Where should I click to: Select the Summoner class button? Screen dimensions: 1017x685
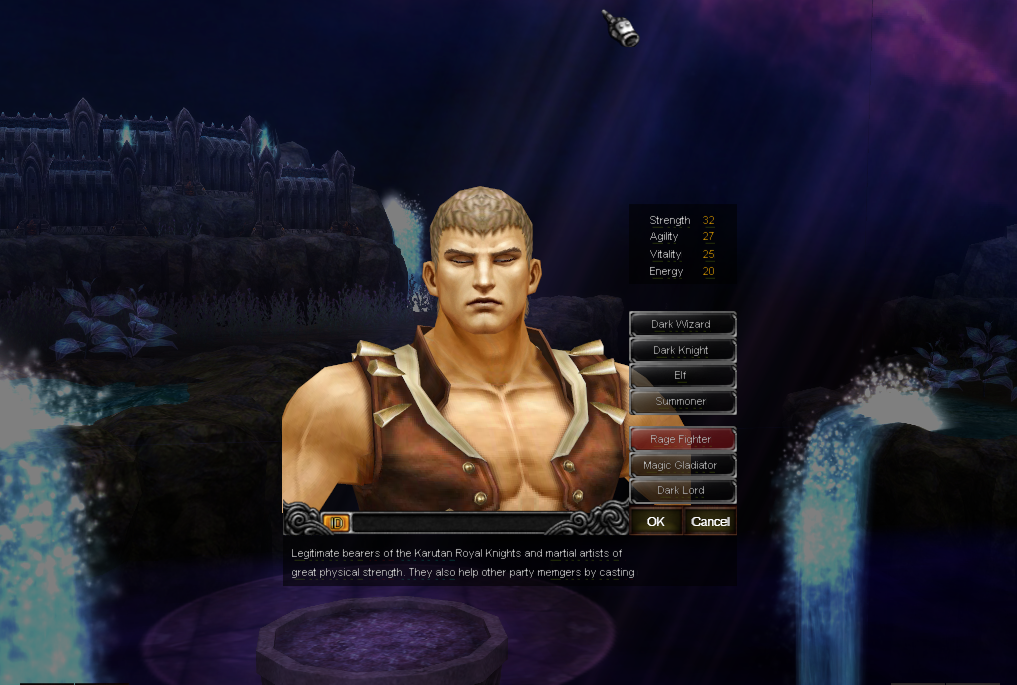point(682,401)
